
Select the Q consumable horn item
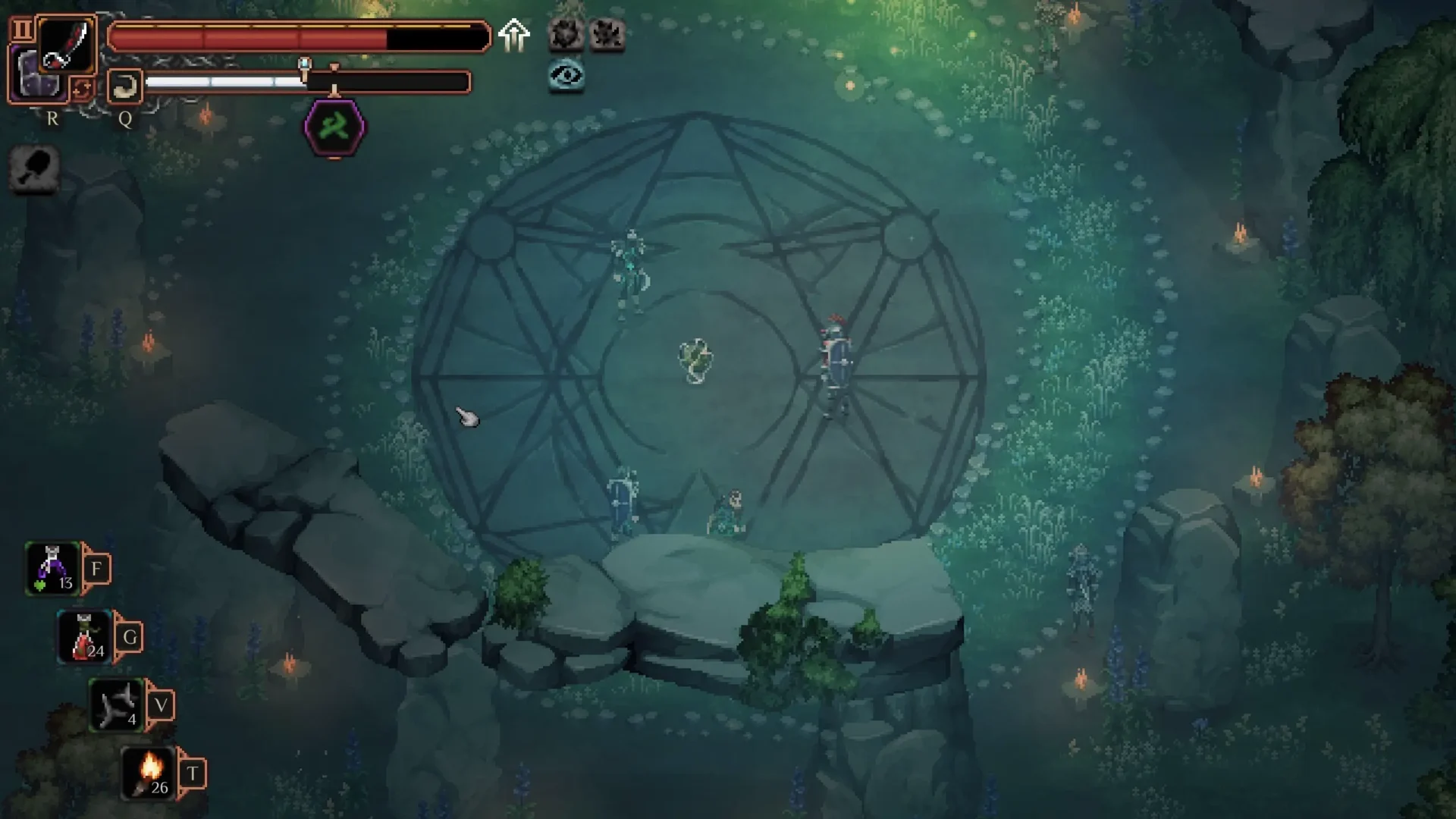point(124,86)
